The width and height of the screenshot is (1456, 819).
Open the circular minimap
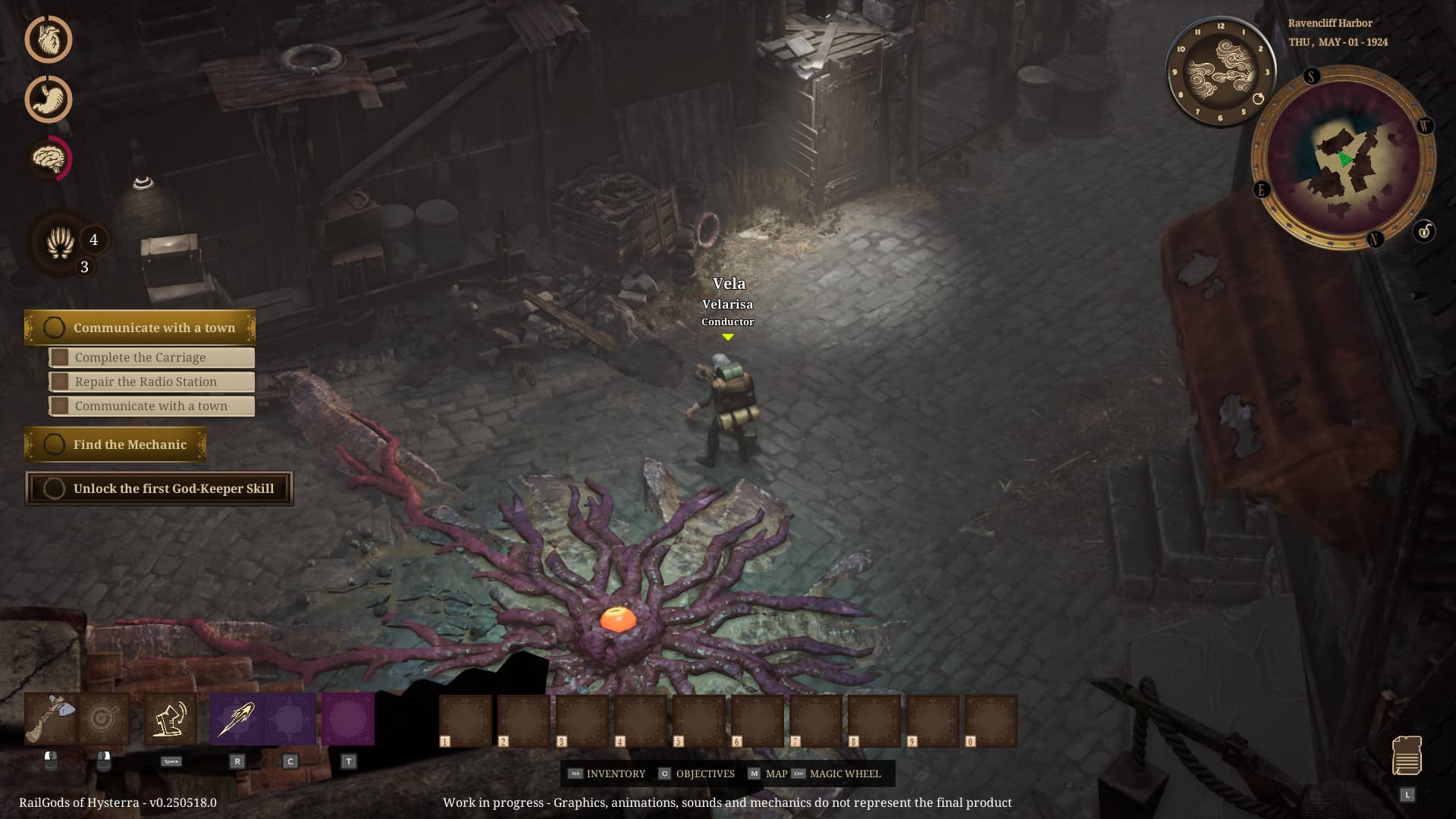[1343, 158]
